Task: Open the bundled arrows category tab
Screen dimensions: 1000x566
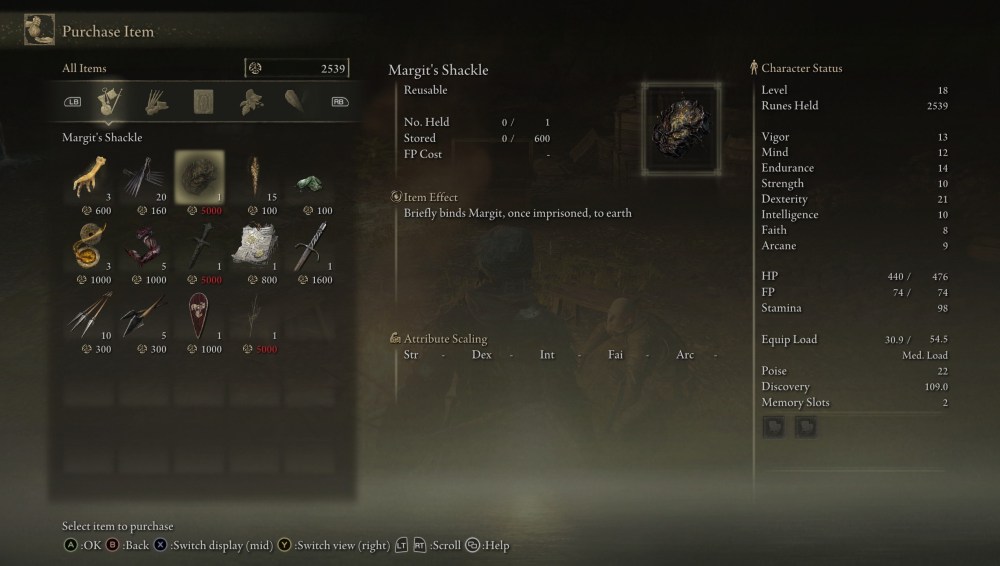Action: 157,101
